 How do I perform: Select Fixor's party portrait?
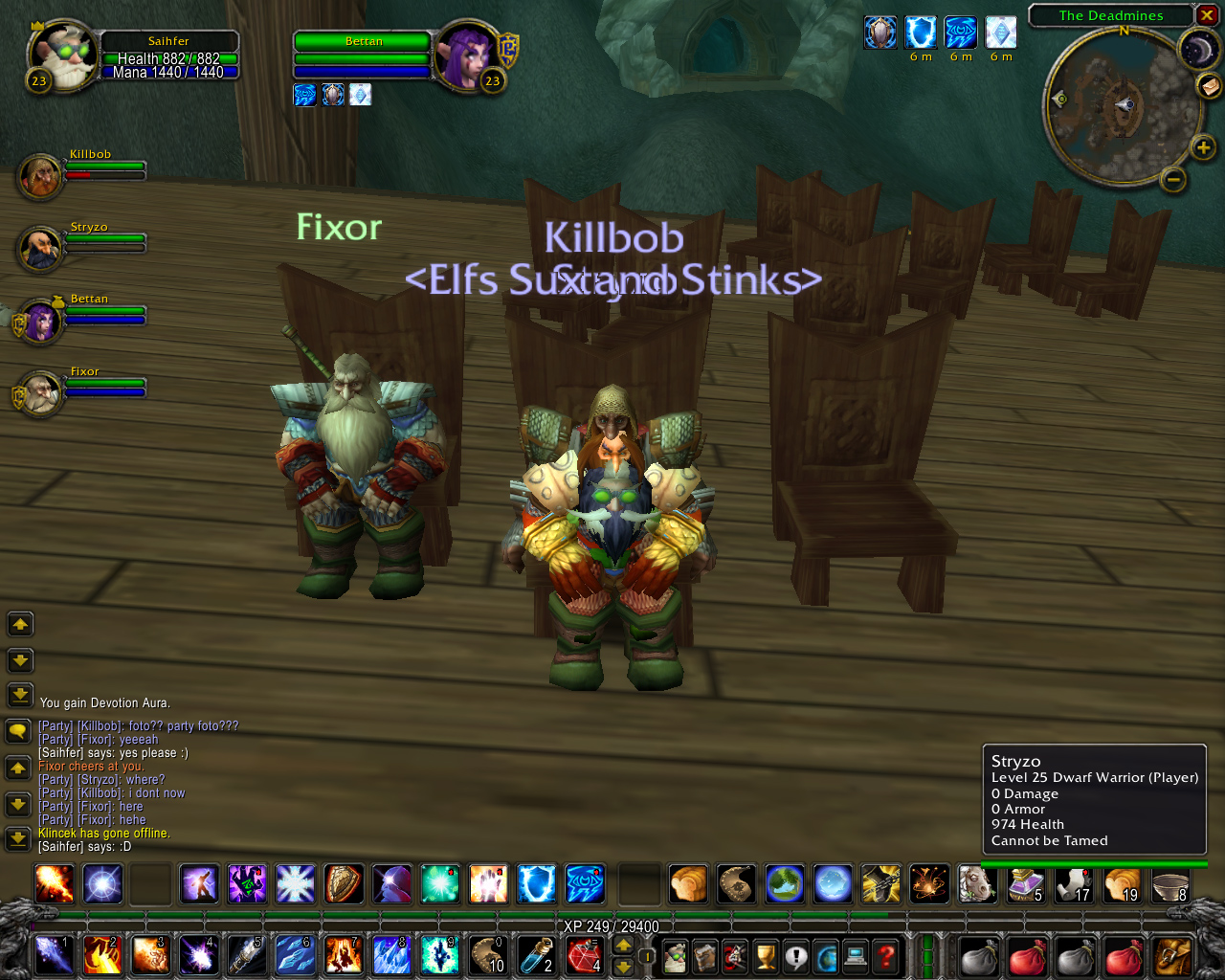[40, 393]
